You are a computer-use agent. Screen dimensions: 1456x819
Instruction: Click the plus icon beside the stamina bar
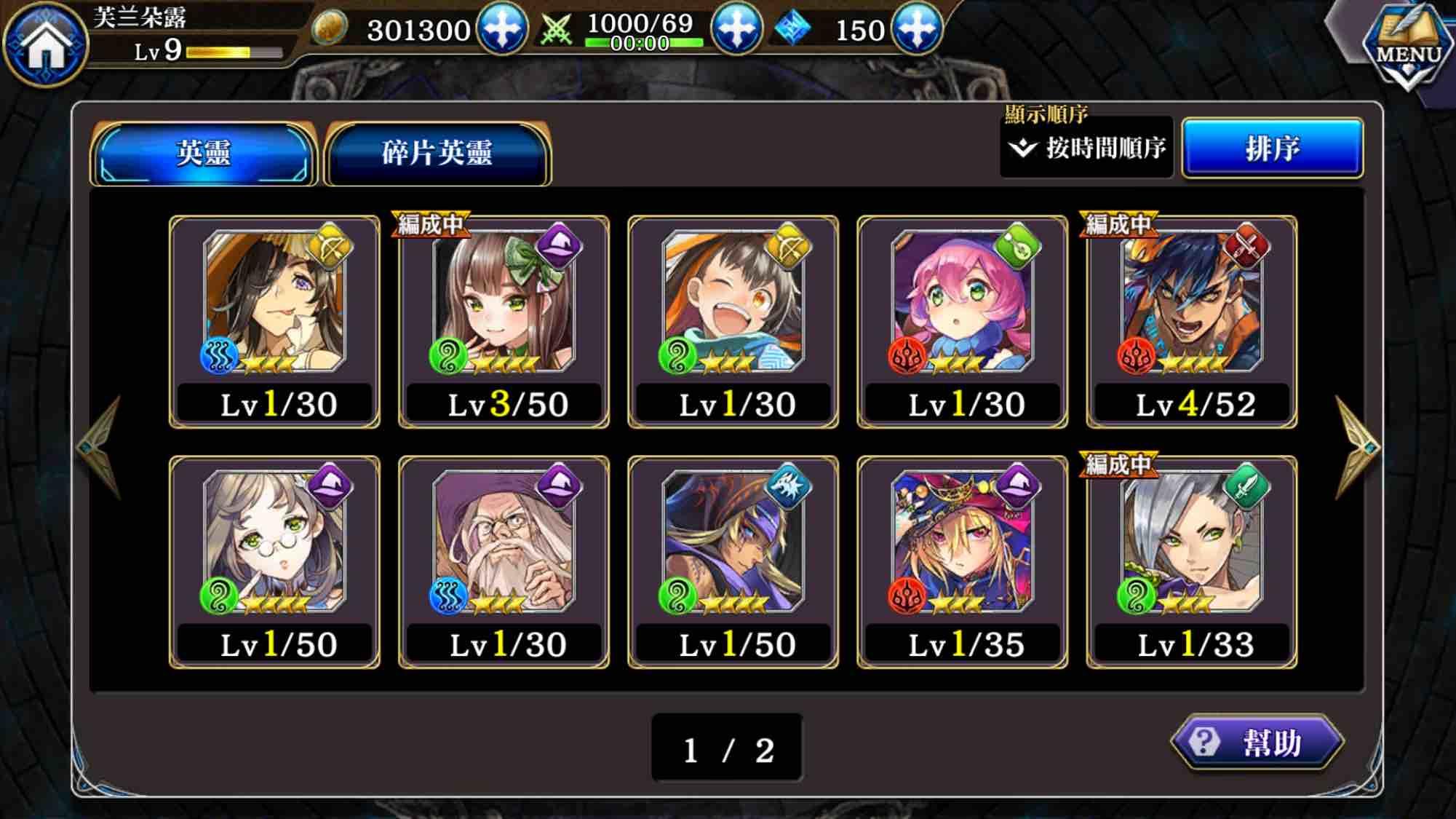[x=739, y=31]
